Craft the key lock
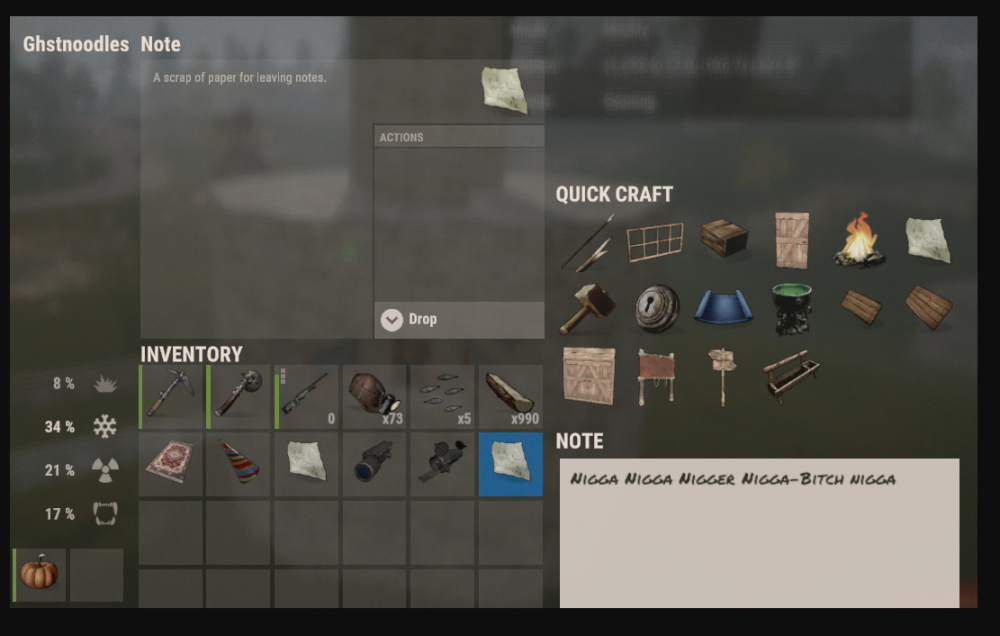The width and height of the screenshot is (1000, 636). [x=657, y=308]
